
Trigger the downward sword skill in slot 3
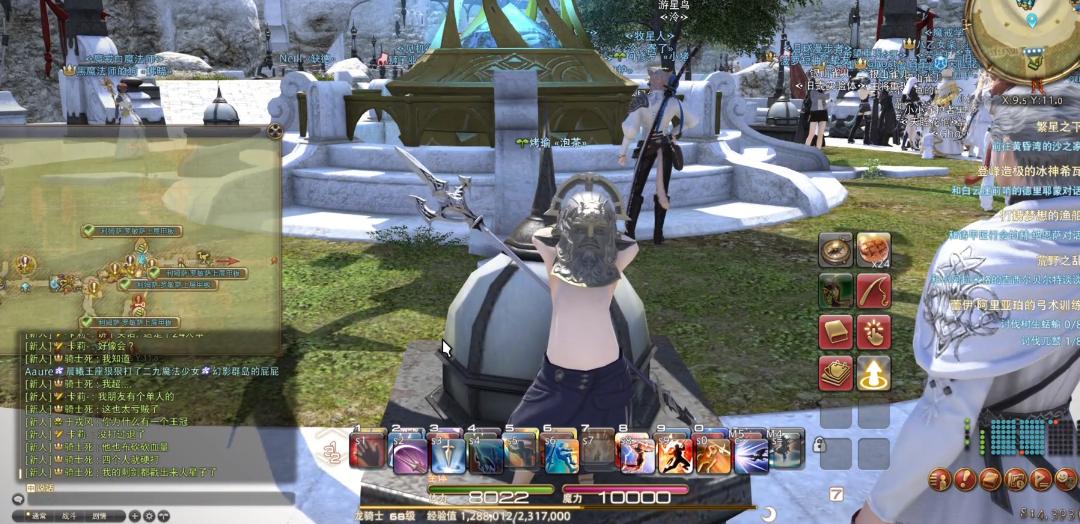pos(447,454)
